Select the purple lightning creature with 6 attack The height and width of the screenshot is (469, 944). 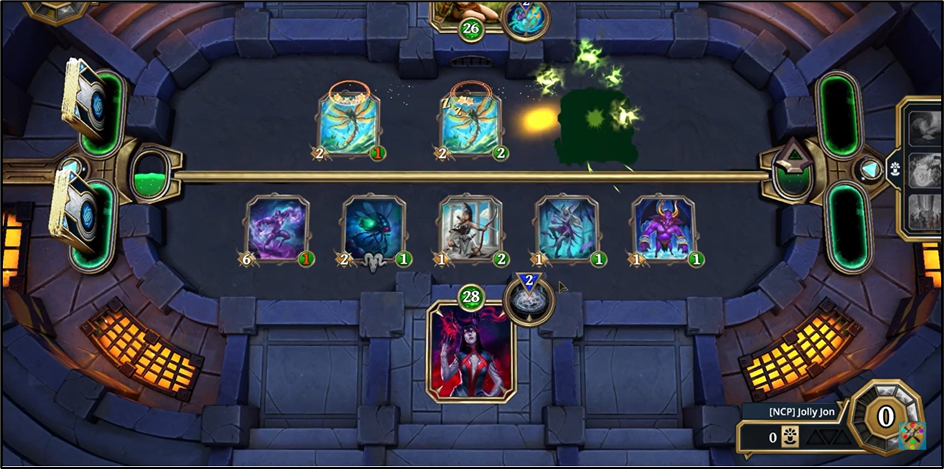(x=277, y=229)
